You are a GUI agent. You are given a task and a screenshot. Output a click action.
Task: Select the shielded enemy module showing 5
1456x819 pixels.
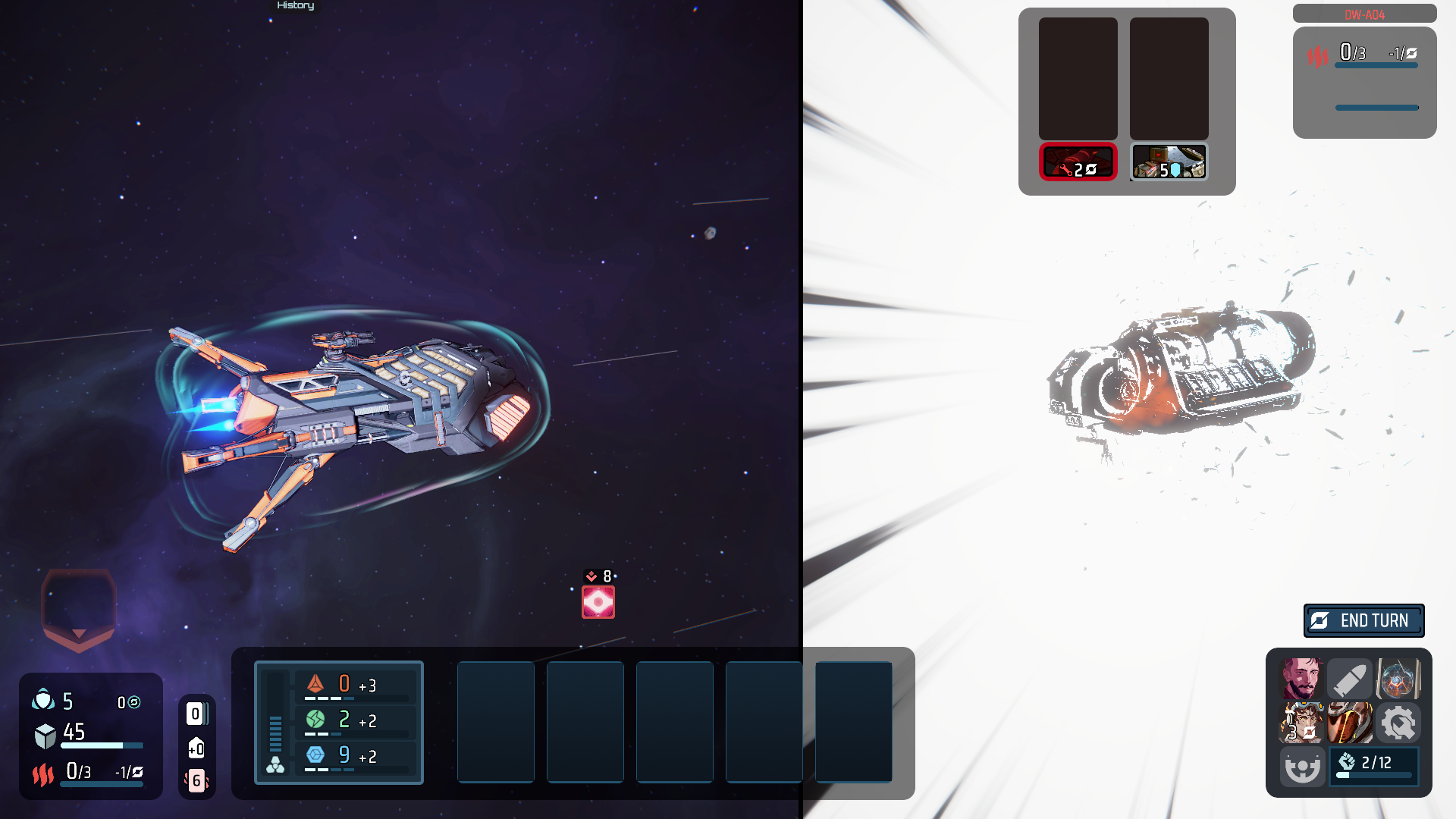click(x=1168, y=161)
